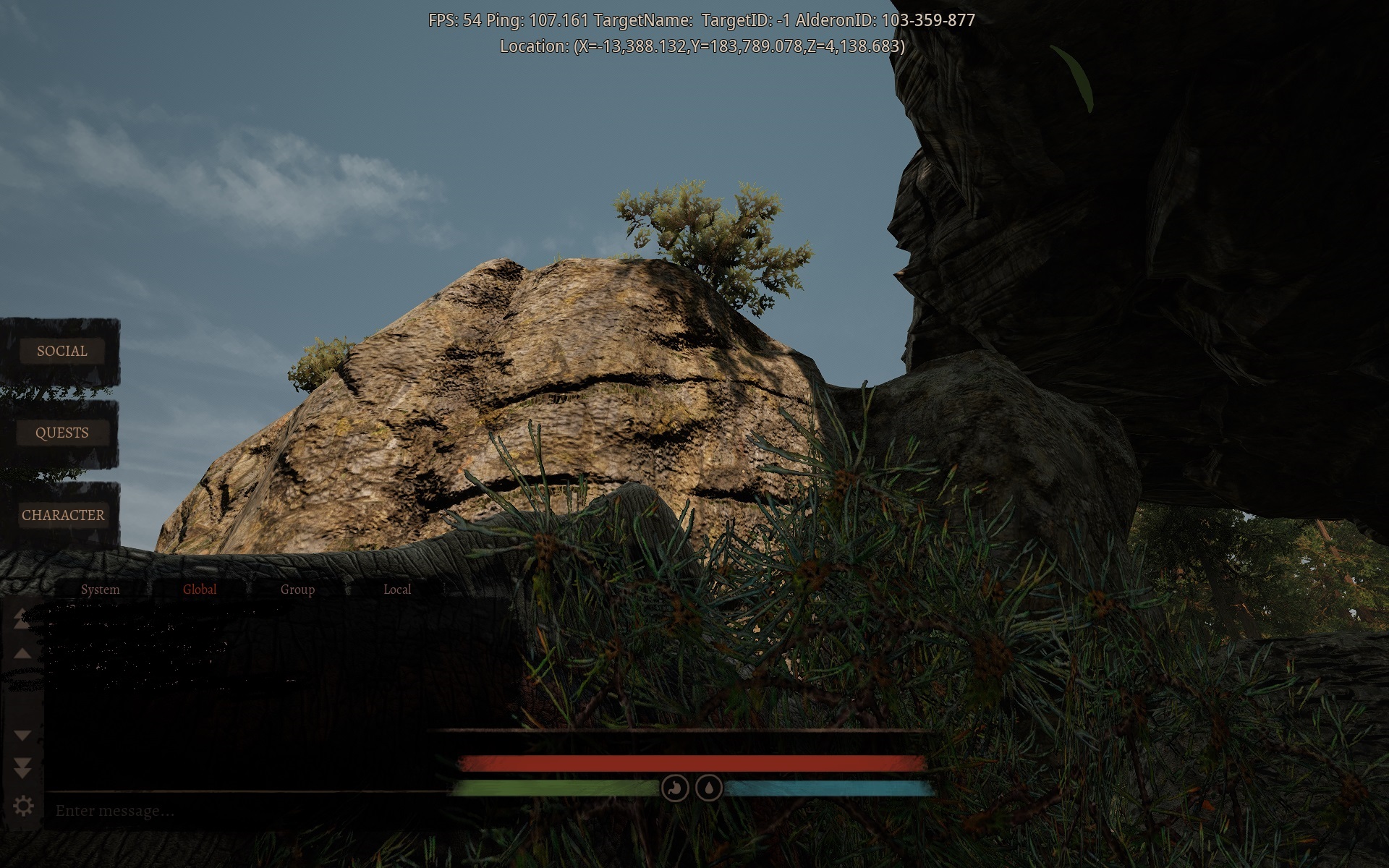The height and width of the screenshot is (868, 1389).
Task: Click the Enter message chat field
Action: (217, 811)
